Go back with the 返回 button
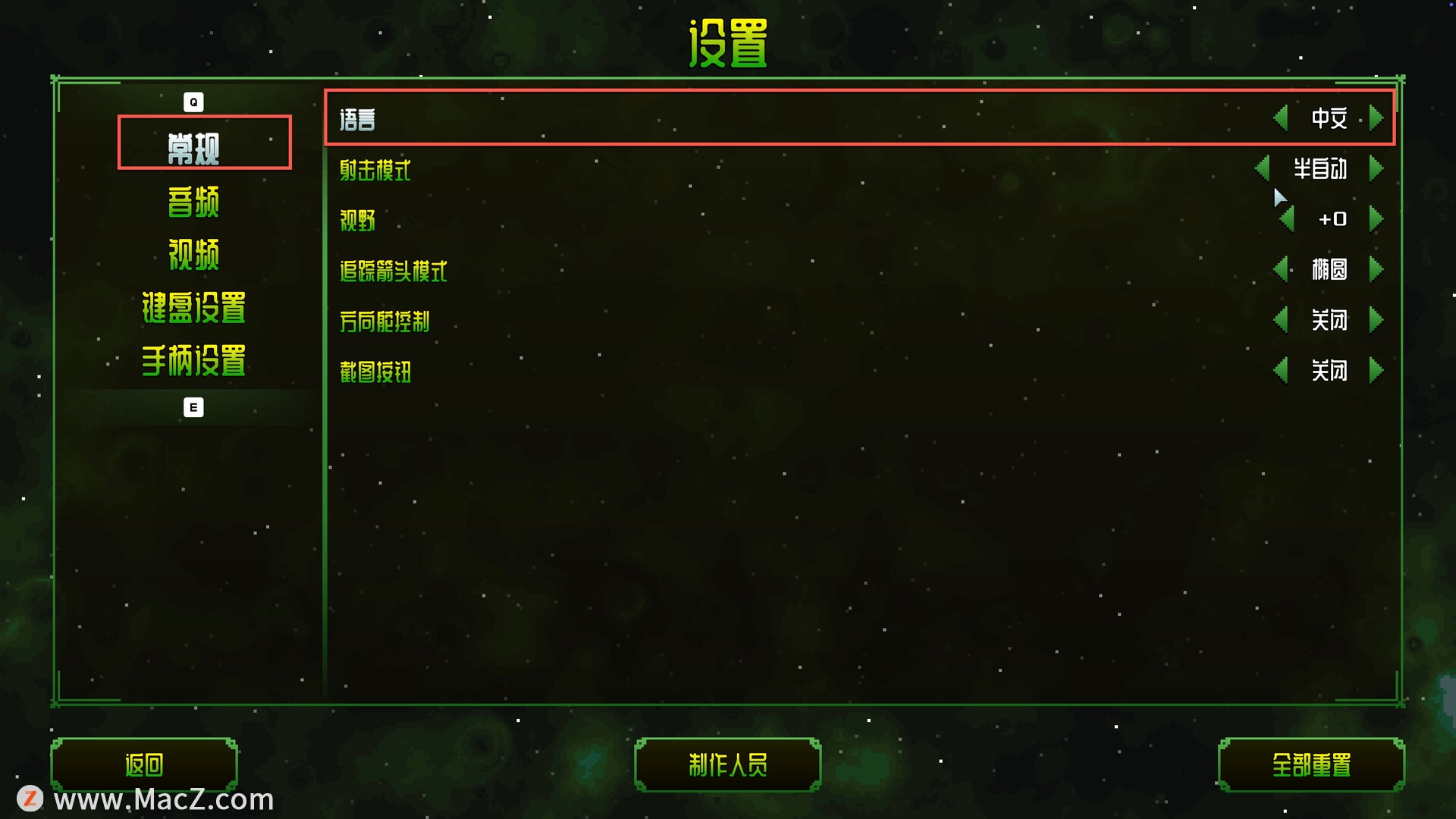 (144, 764)
